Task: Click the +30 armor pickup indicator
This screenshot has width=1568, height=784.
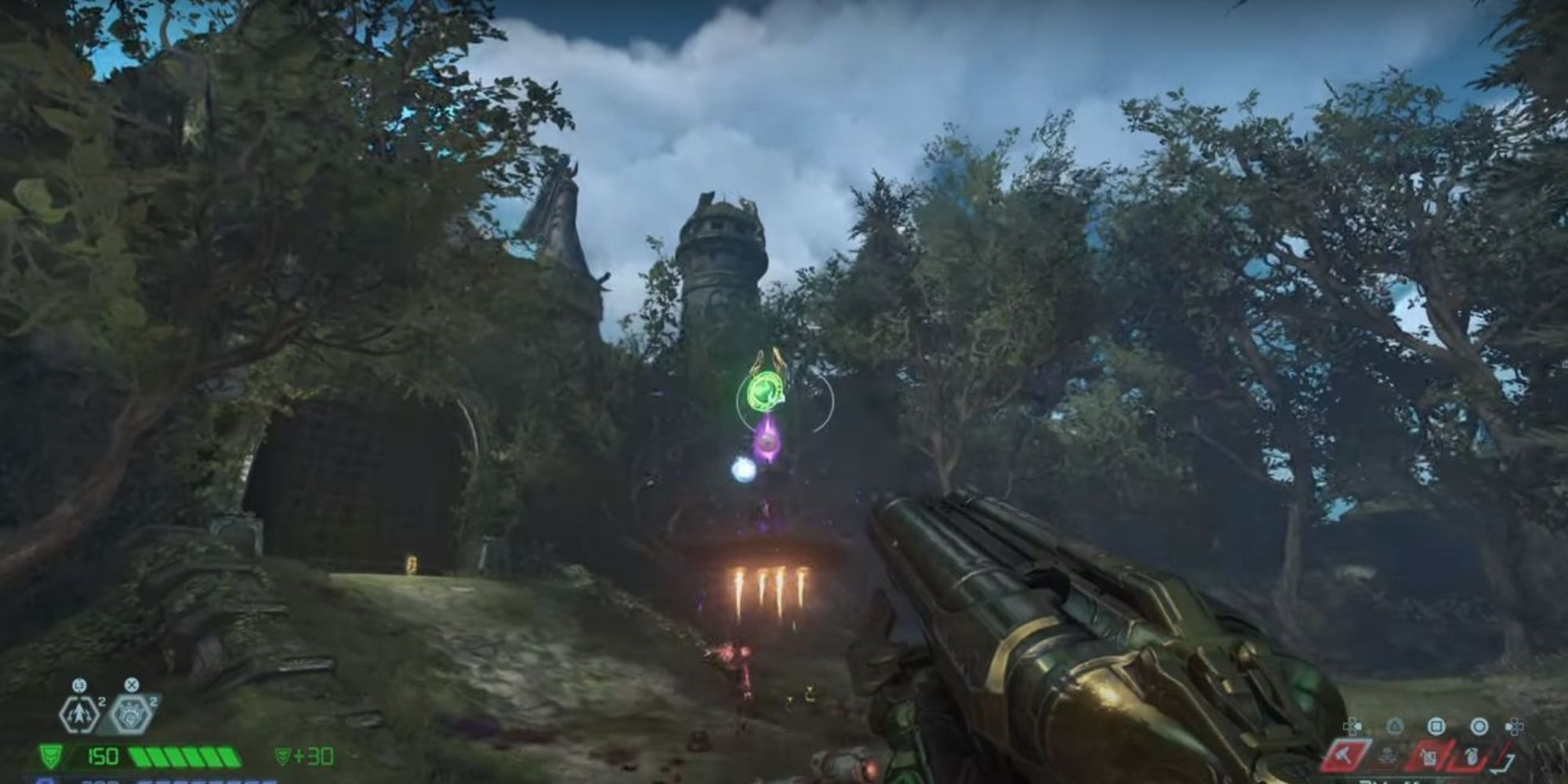Action: point(307,757)
